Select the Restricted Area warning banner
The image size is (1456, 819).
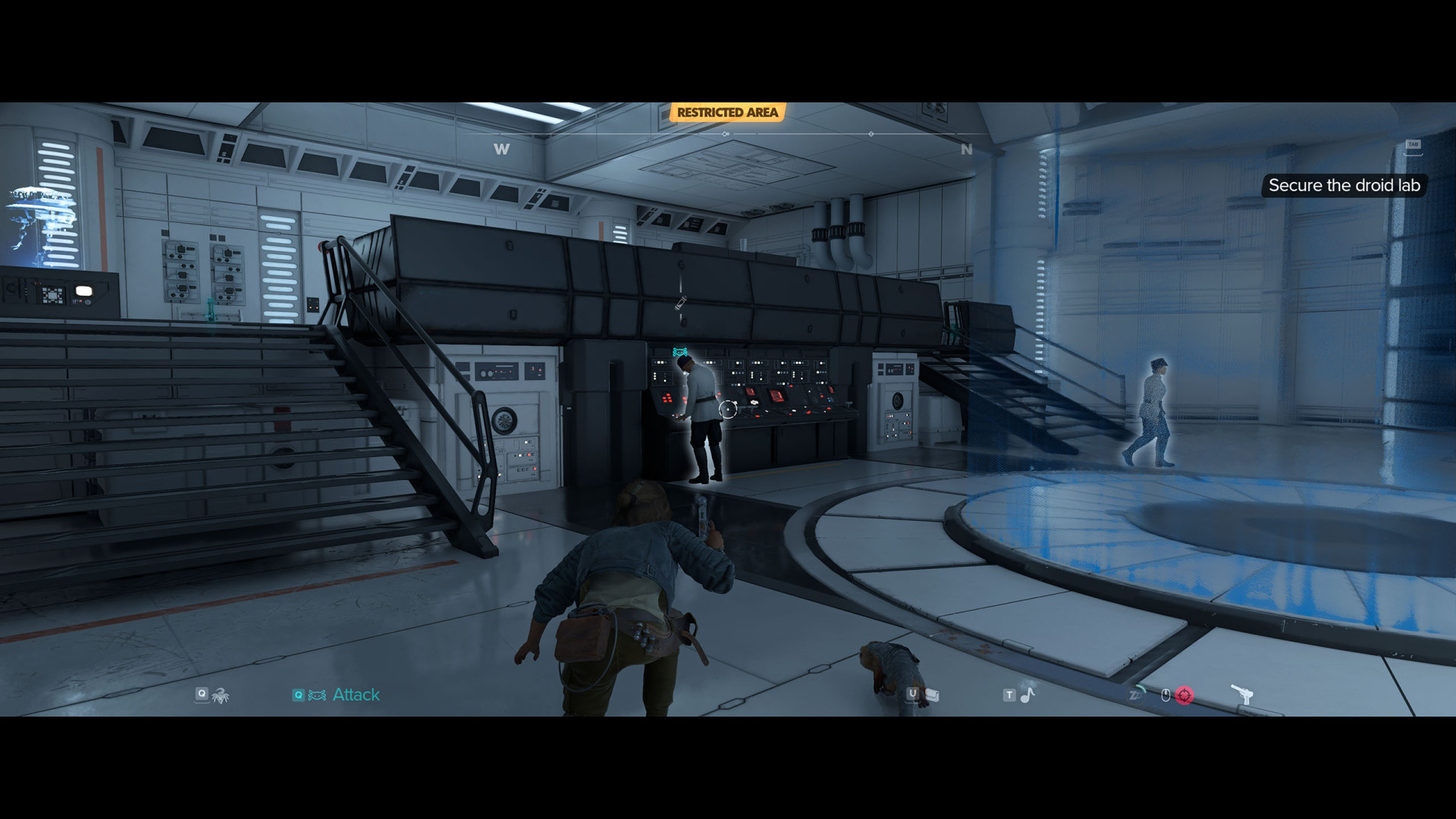(x=727, y=113)
